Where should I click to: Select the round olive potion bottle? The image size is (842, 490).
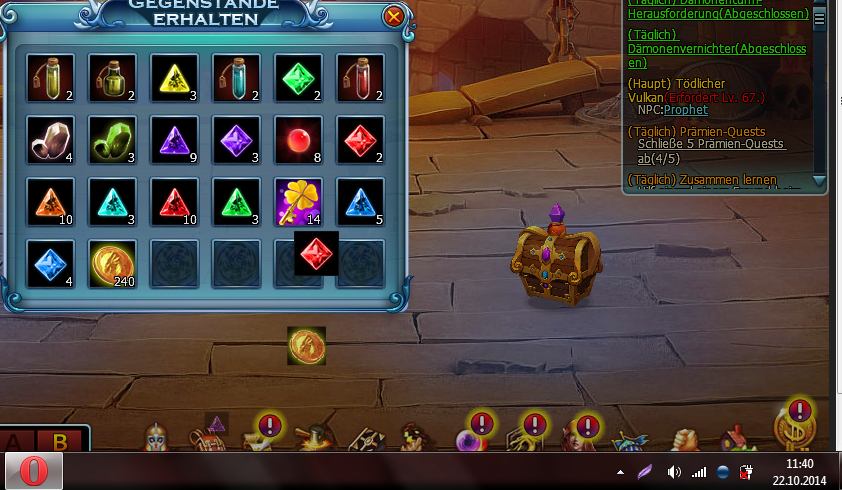point(111,77)
